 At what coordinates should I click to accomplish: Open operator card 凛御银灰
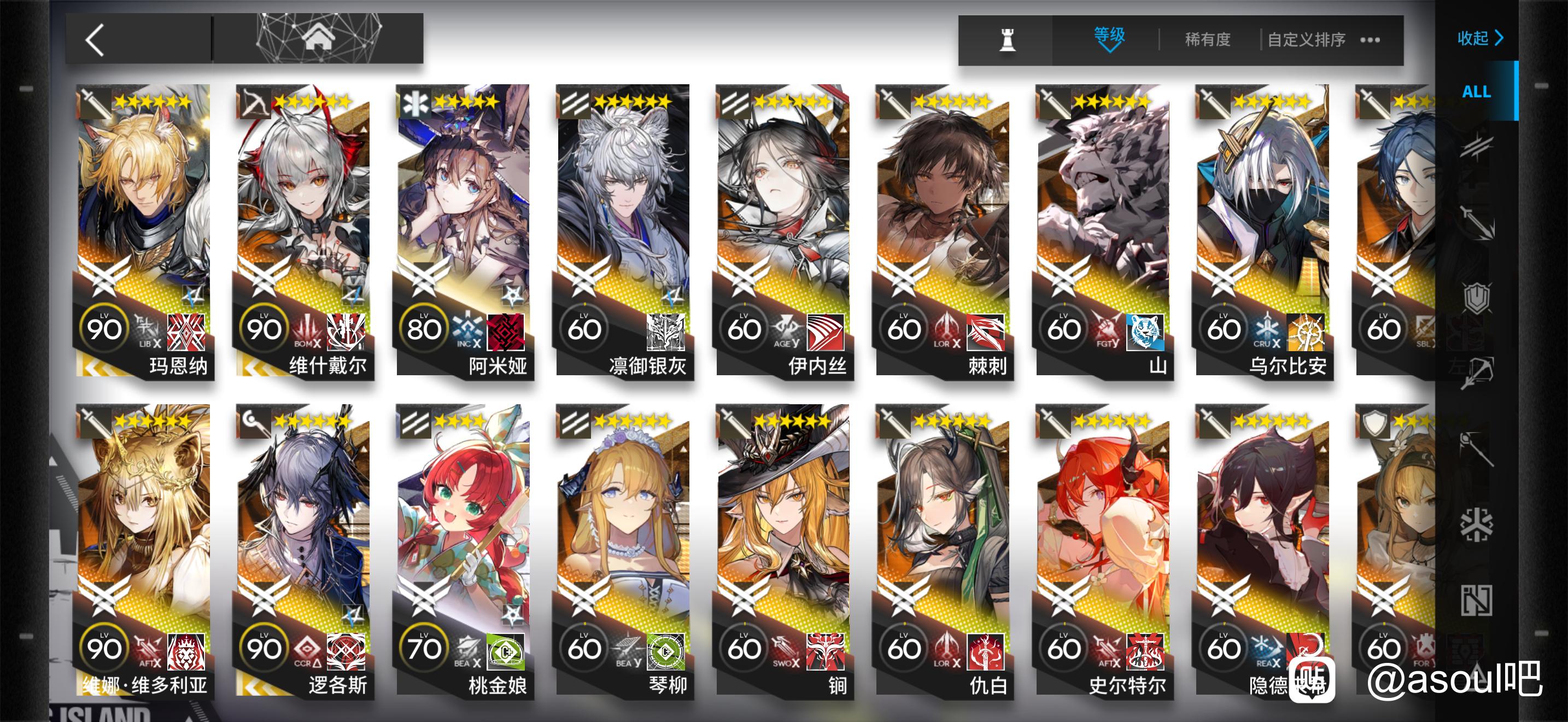(x=623, y=231)
